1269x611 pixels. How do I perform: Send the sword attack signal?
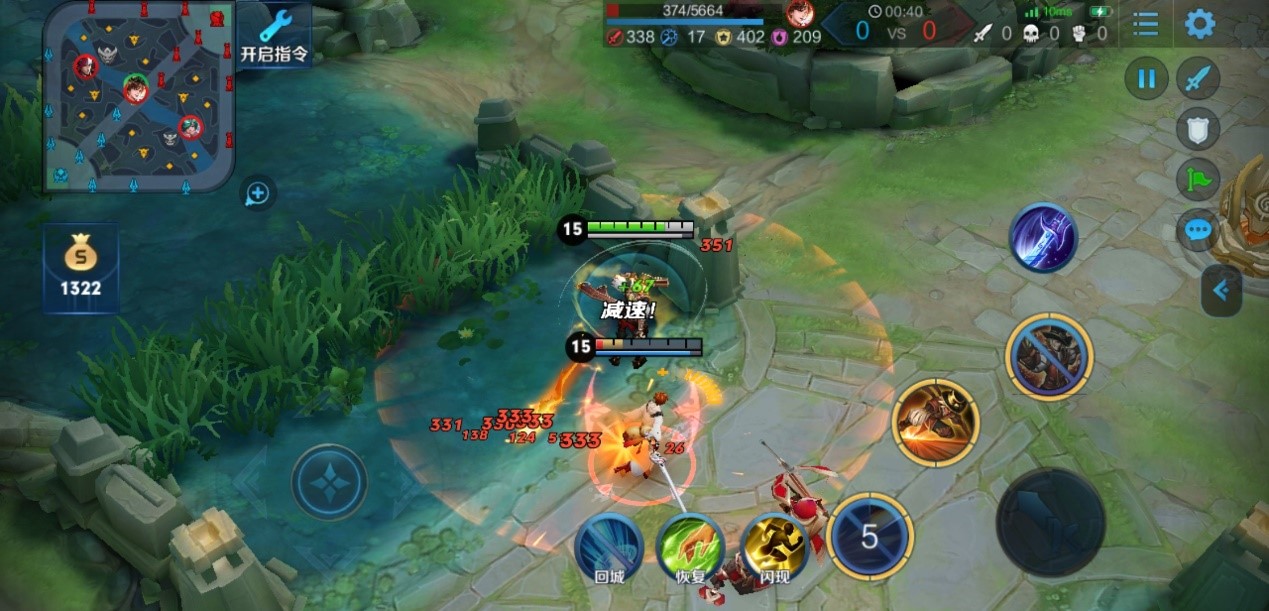click(1197, 79)
